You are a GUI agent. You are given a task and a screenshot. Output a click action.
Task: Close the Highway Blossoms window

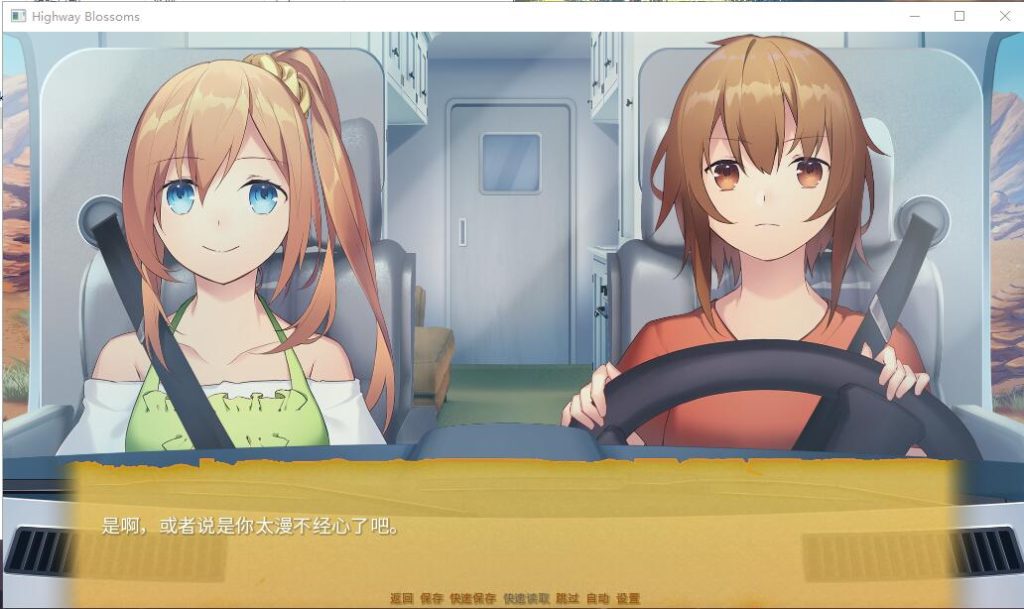(1005, 16)
